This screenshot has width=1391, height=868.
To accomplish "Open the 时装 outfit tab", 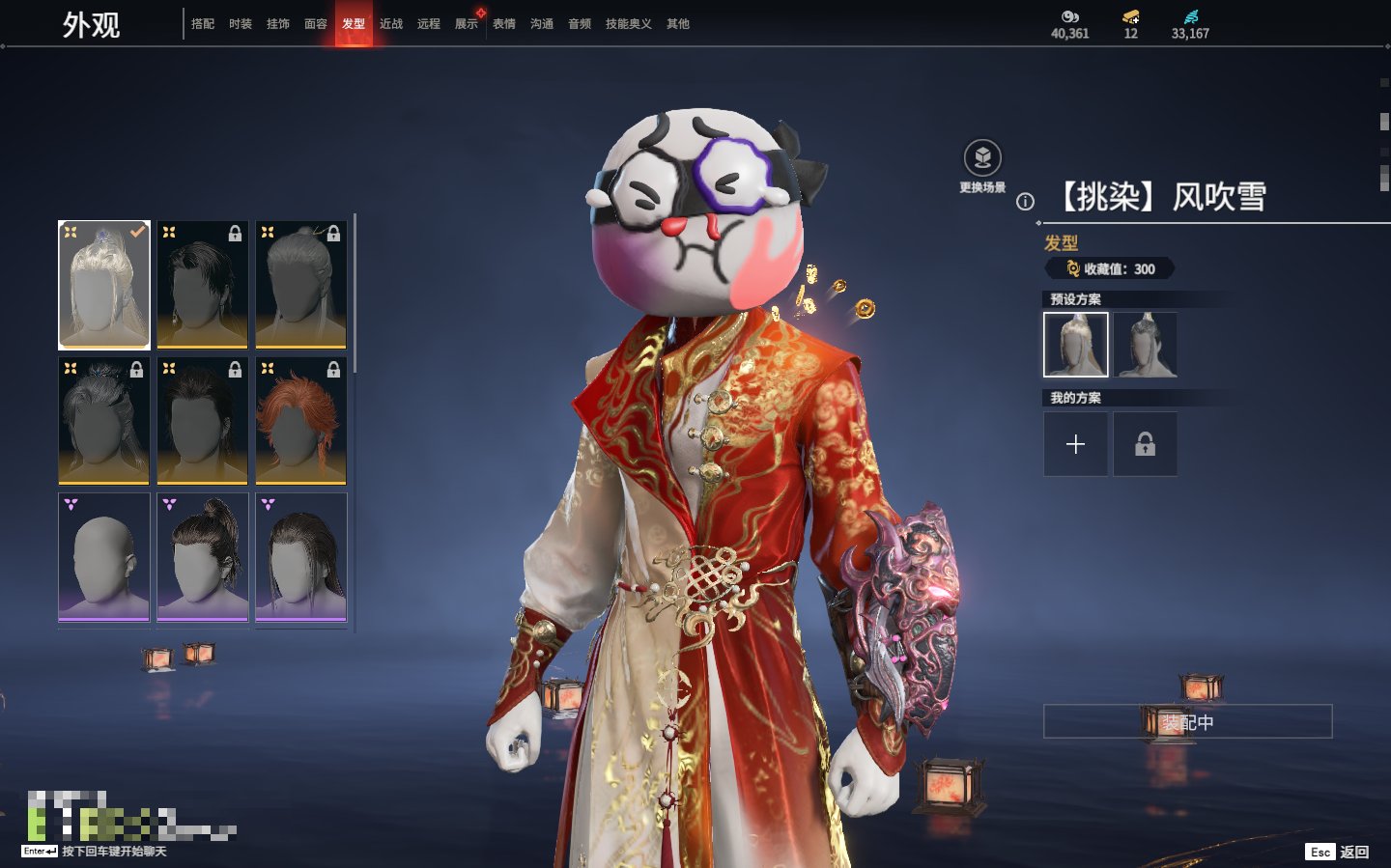I will coord(241,24).
